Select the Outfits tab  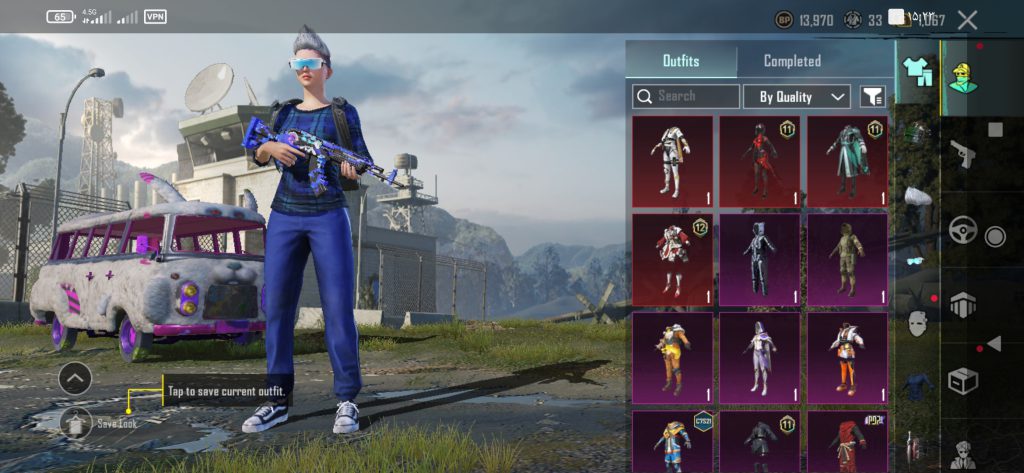(x=682, y=61)
